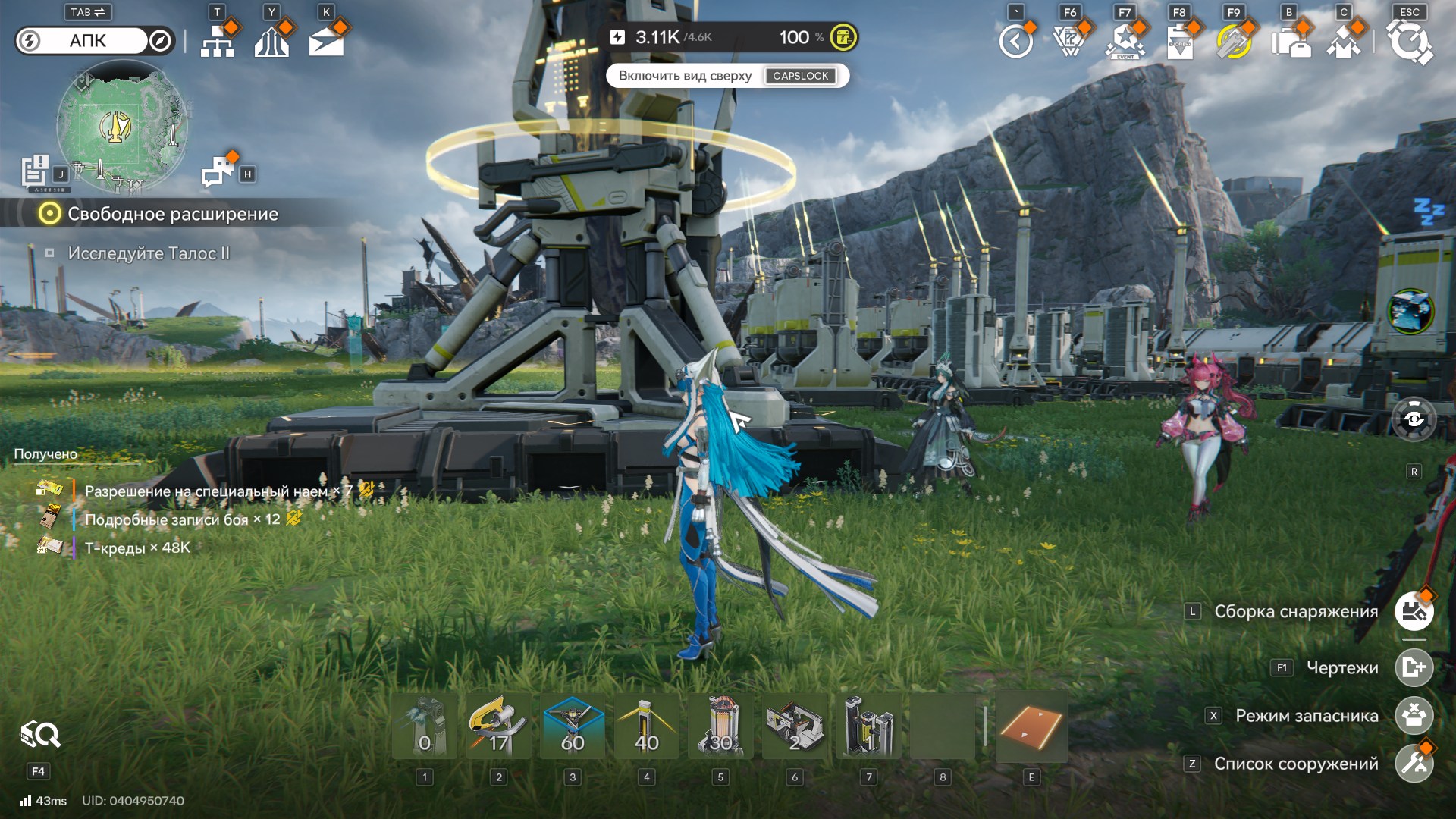Image resolution: width=1456 pixels, height=819 pixels.
Task: Select hotbar tower with count 30
Action: pyautogui.click(x=720, y=727)
